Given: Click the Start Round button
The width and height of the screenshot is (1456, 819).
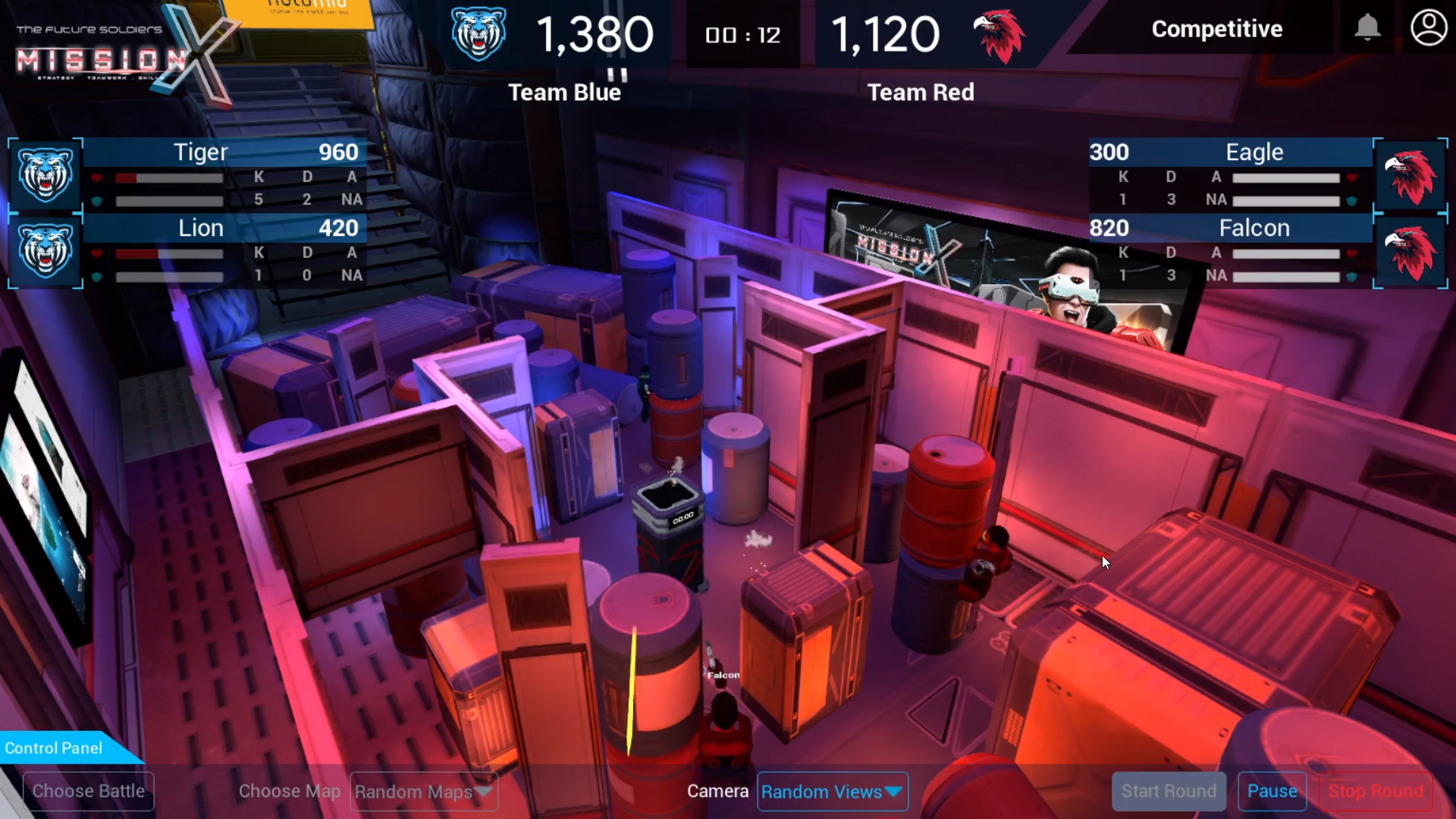Looking at the screenshot, I should (x=1168, y=791).
